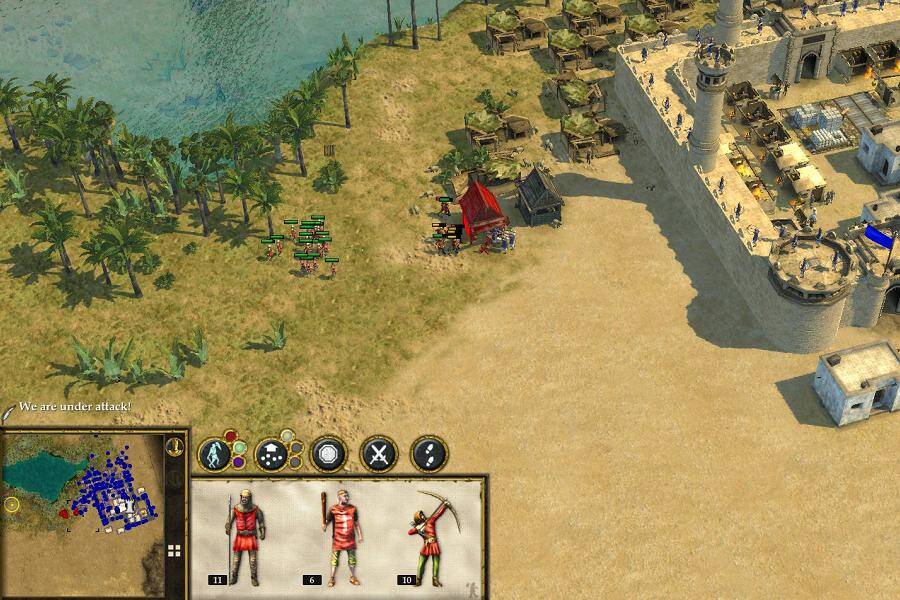Activate the octagonal stop command
The height and width of the screenshot is (600, 900).
click(327, 454)
